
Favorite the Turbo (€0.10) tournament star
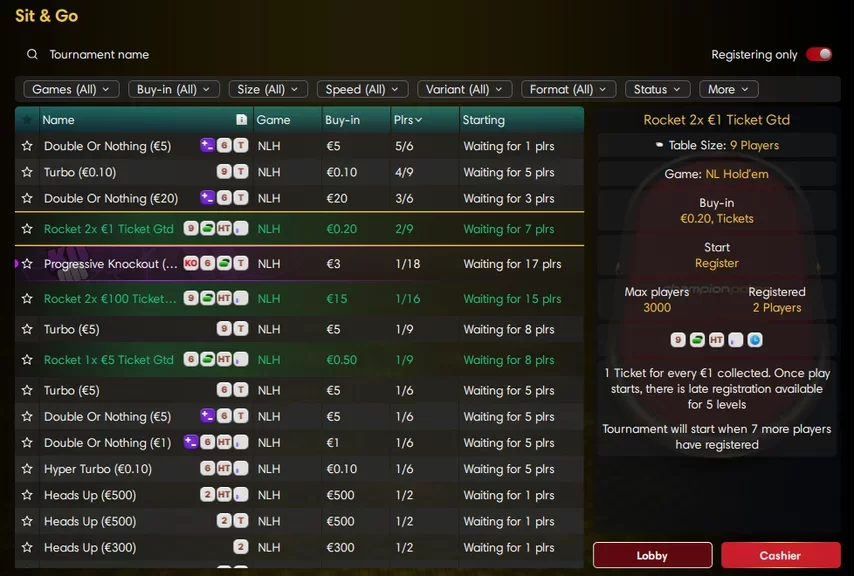pyautogui.click(x=27, y=172)
